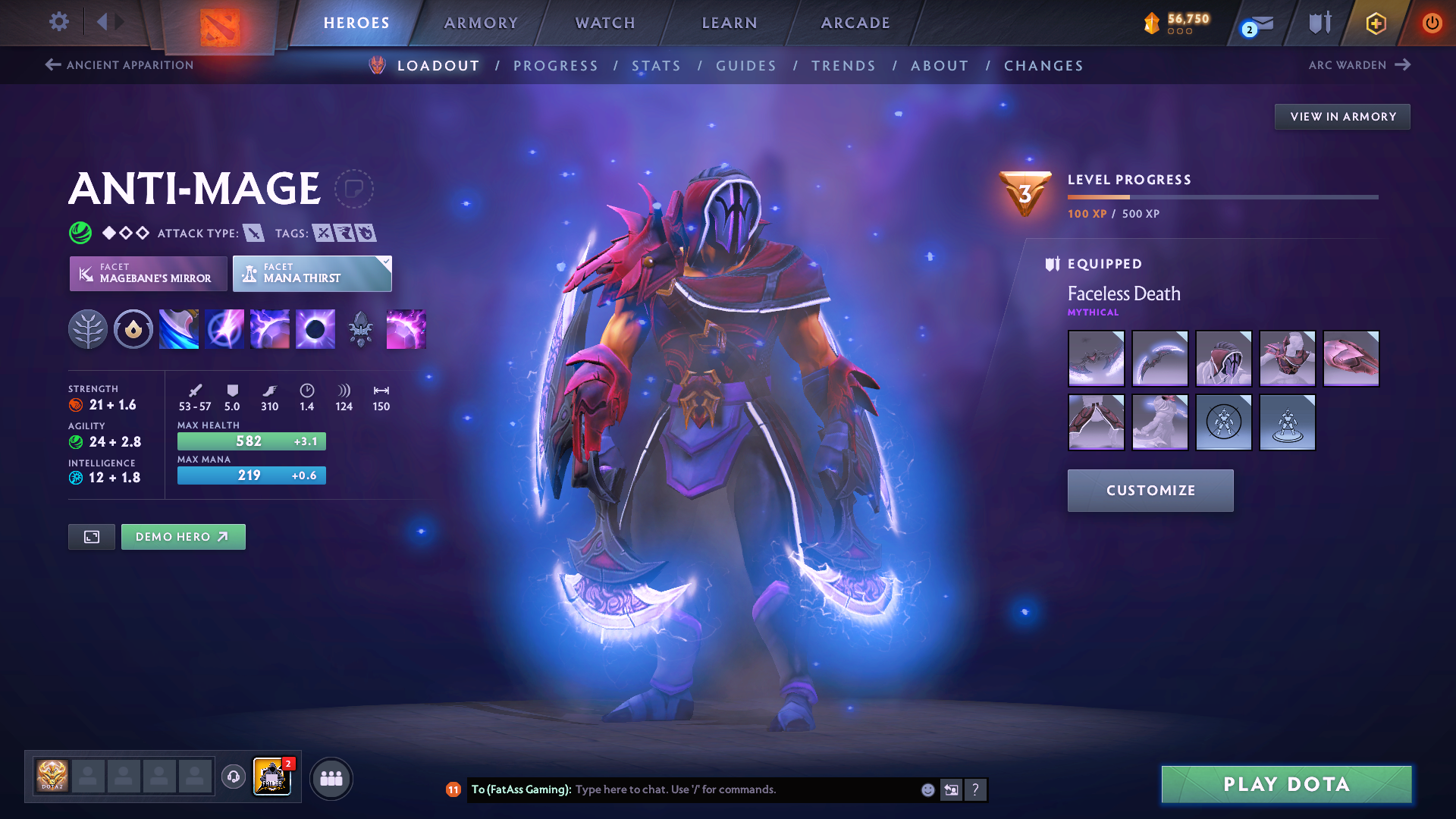Open the Arcade tab

[x=855, y=23]
